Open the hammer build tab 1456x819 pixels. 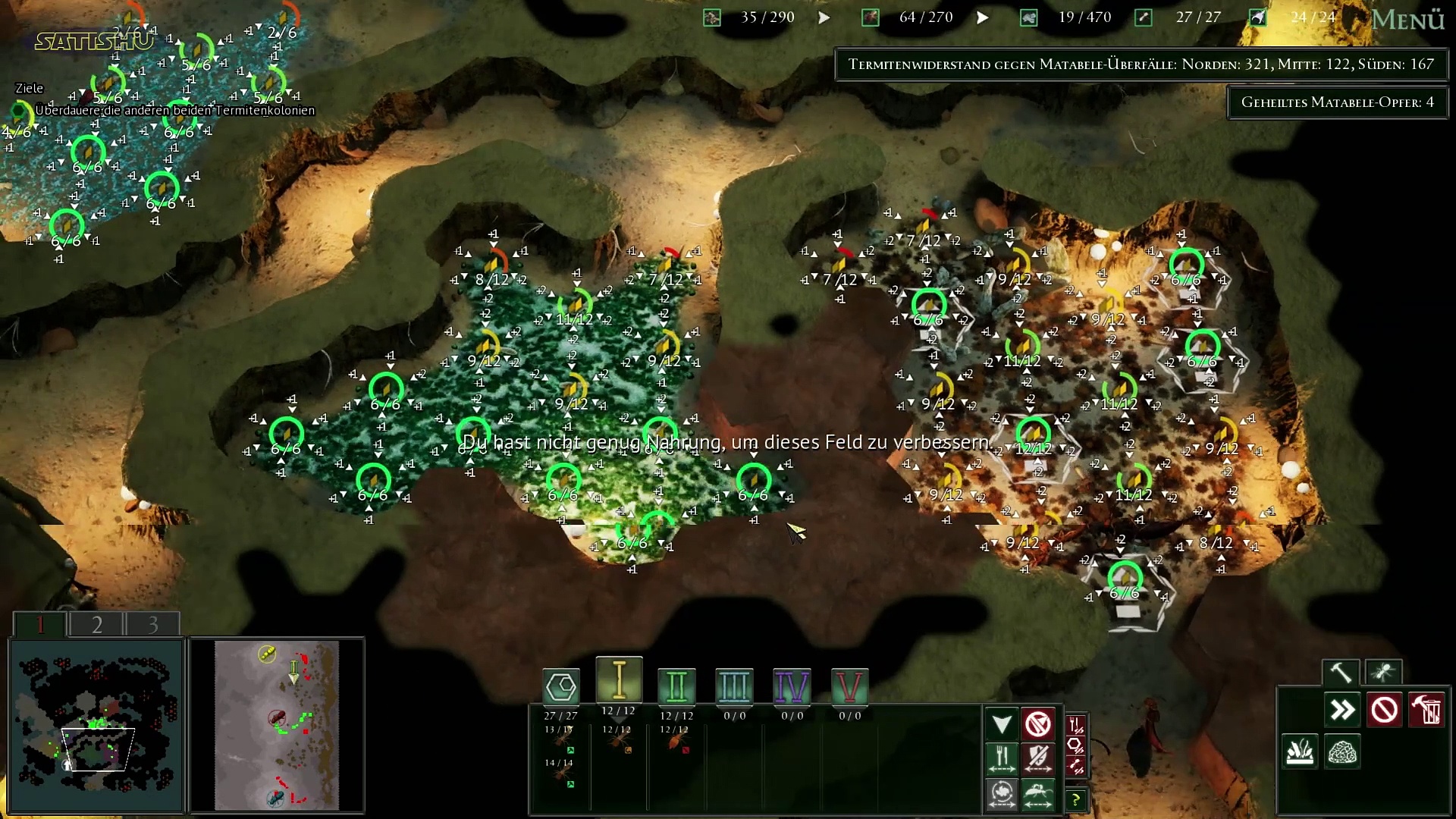1340,672
